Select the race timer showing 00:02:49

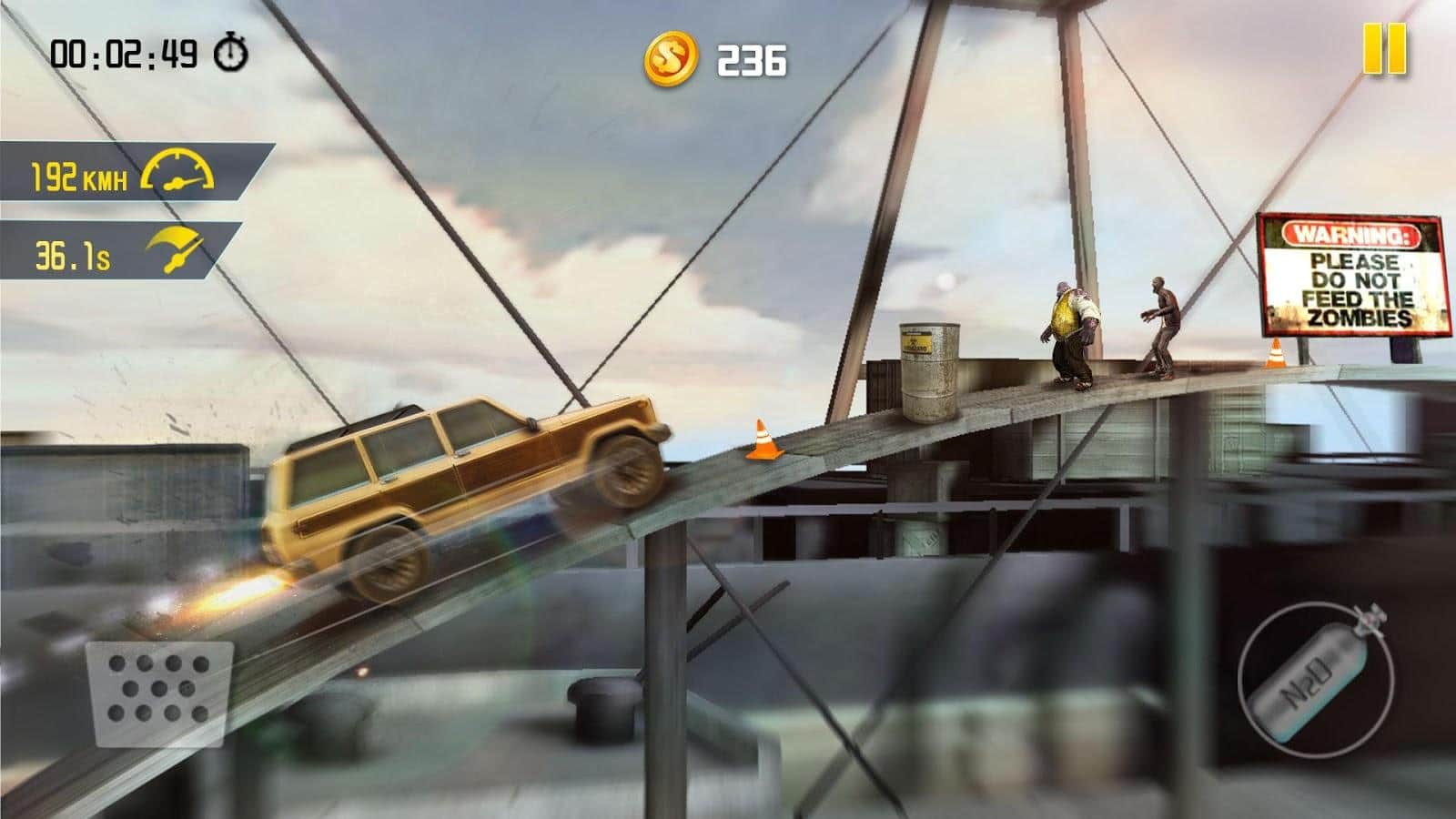pos(123,52)
